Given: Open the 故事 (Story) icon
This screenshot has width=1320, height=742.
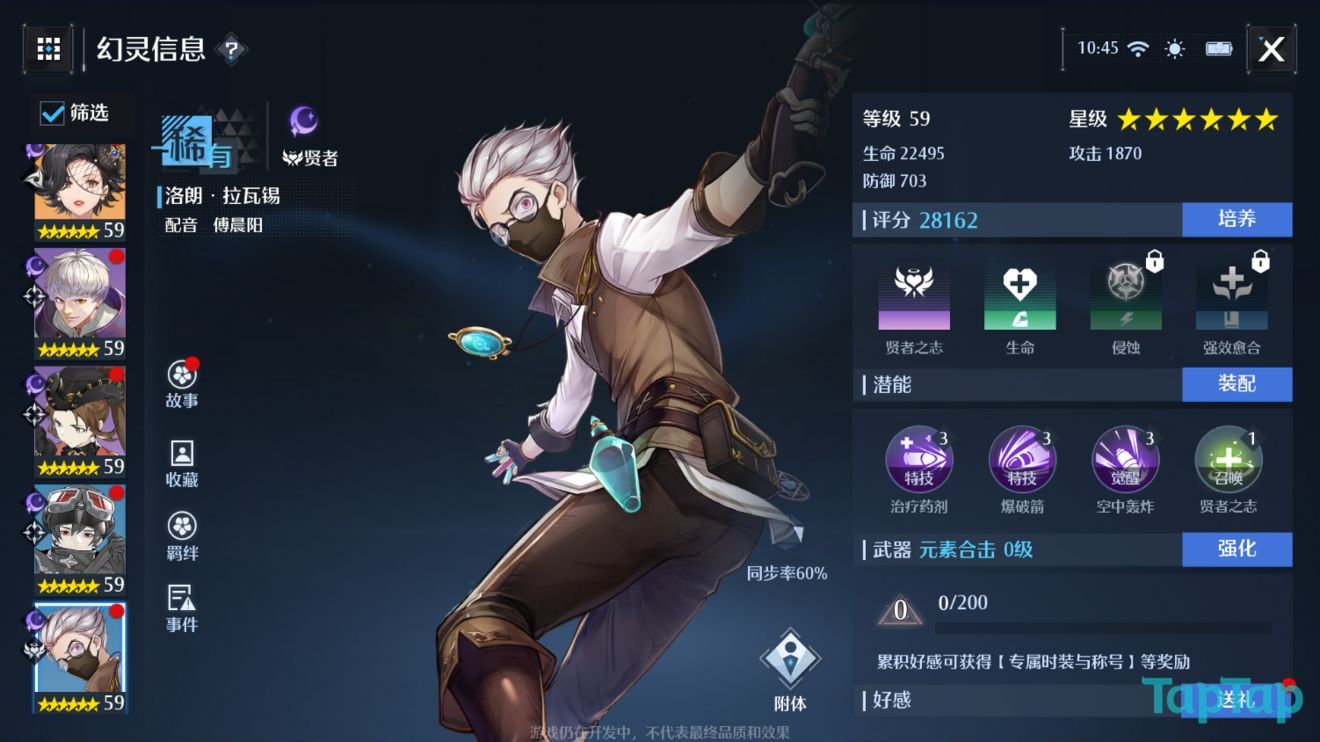Looking at the screenshot, I should (180, 382).
